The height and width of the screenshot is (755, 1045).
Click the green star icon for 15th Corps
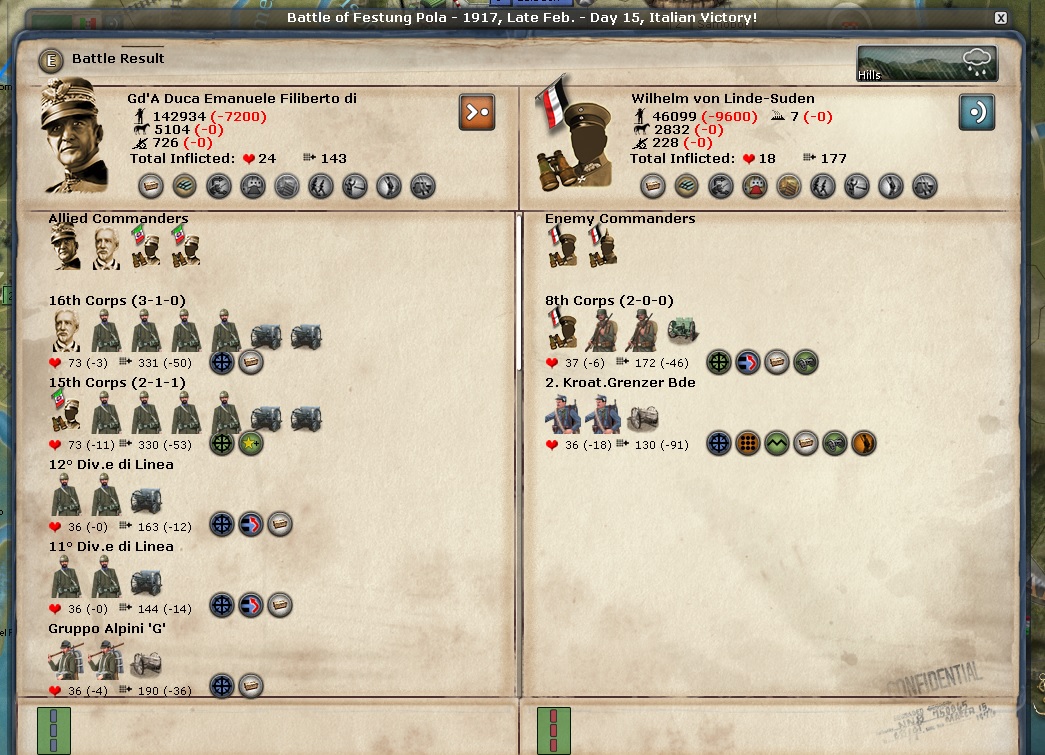point(251,443)
